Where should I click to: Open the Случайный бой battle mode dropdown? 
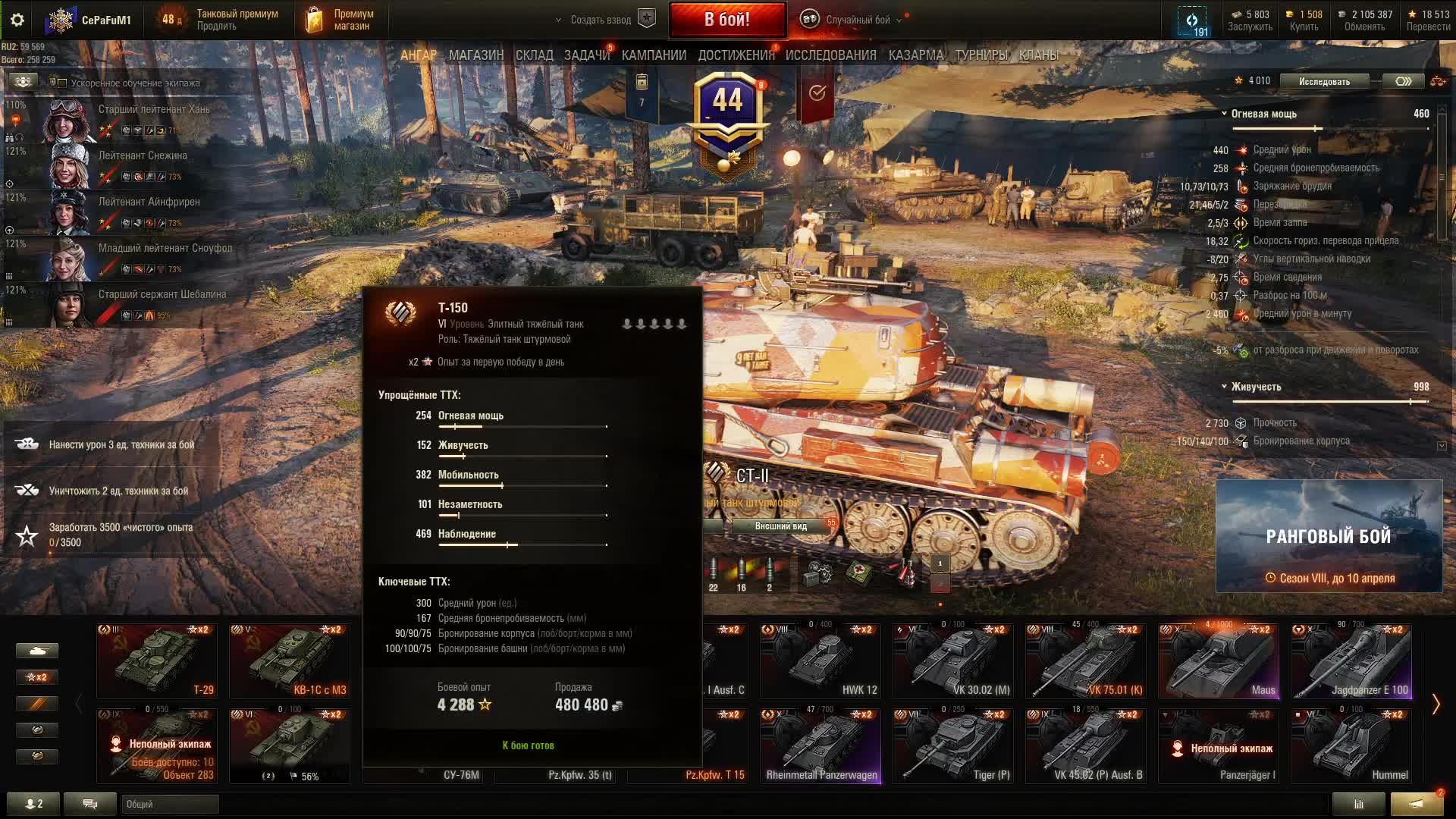tap(855, 20)
